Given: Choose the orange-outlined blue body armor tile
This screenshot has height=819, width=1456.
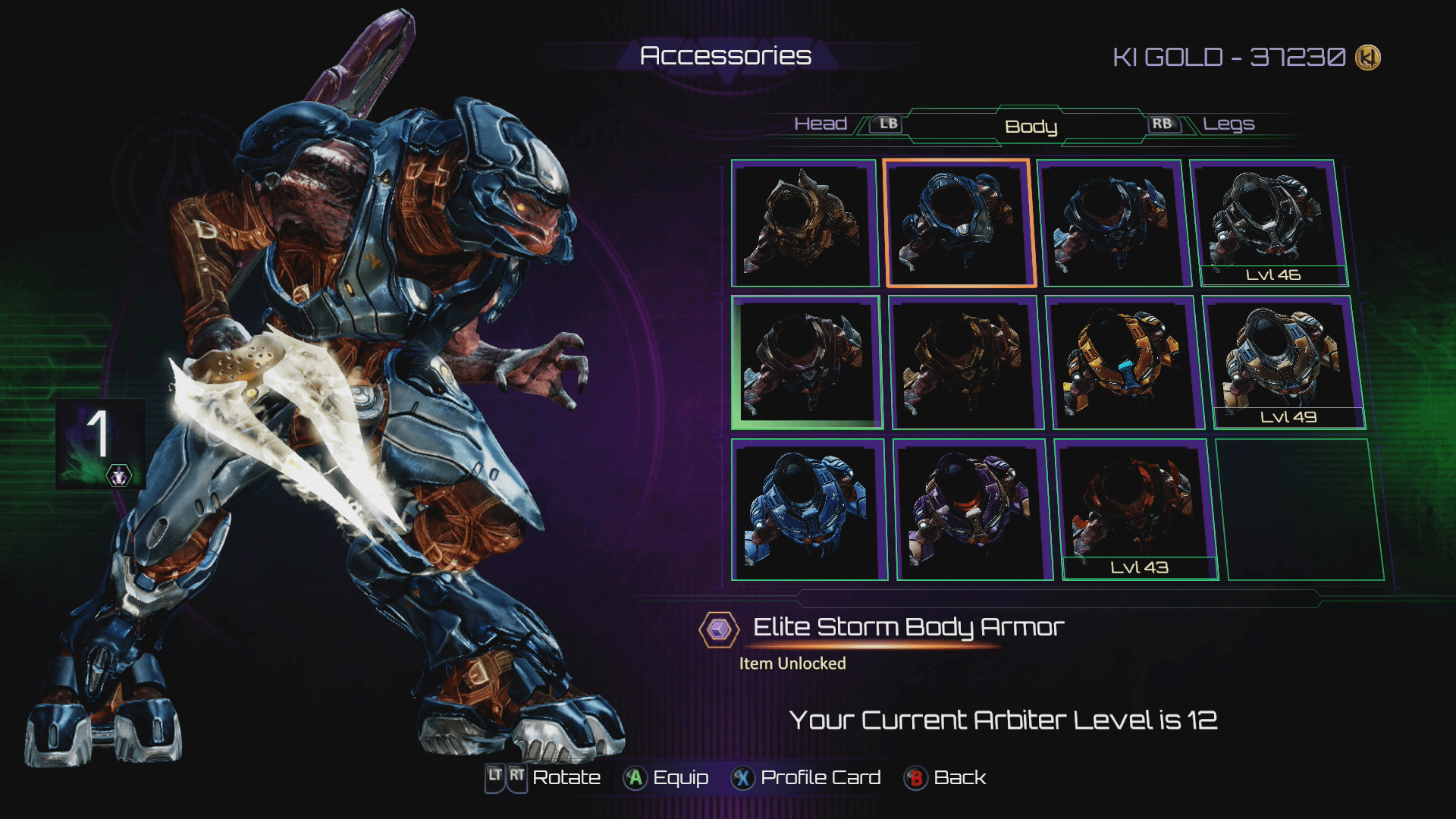Looking at the screenshot, I should pyautogui.click(x=959, y=223).
